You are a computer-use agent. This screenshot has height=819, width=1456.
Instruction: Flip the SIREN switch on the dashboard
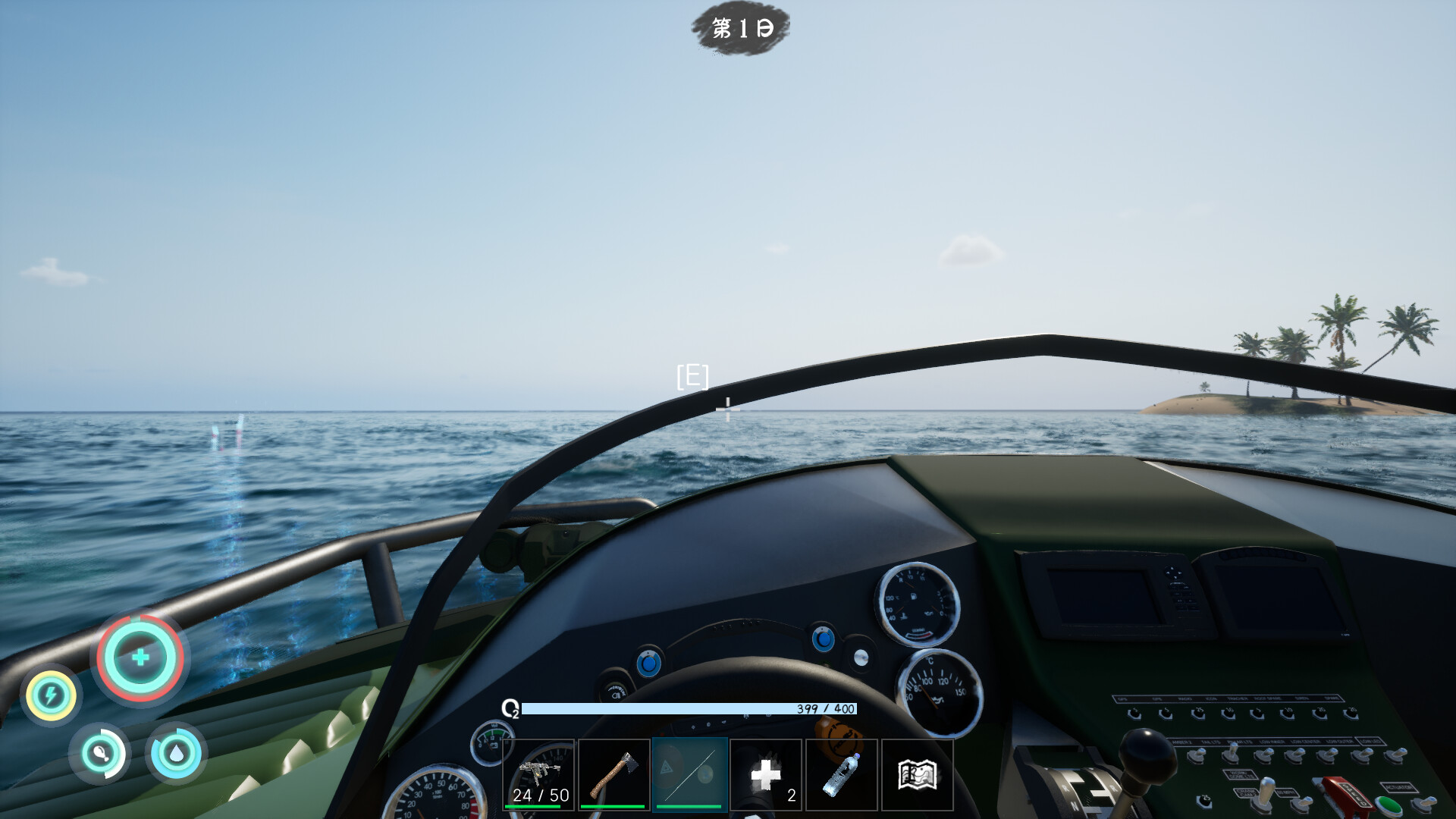(1320, 714)
